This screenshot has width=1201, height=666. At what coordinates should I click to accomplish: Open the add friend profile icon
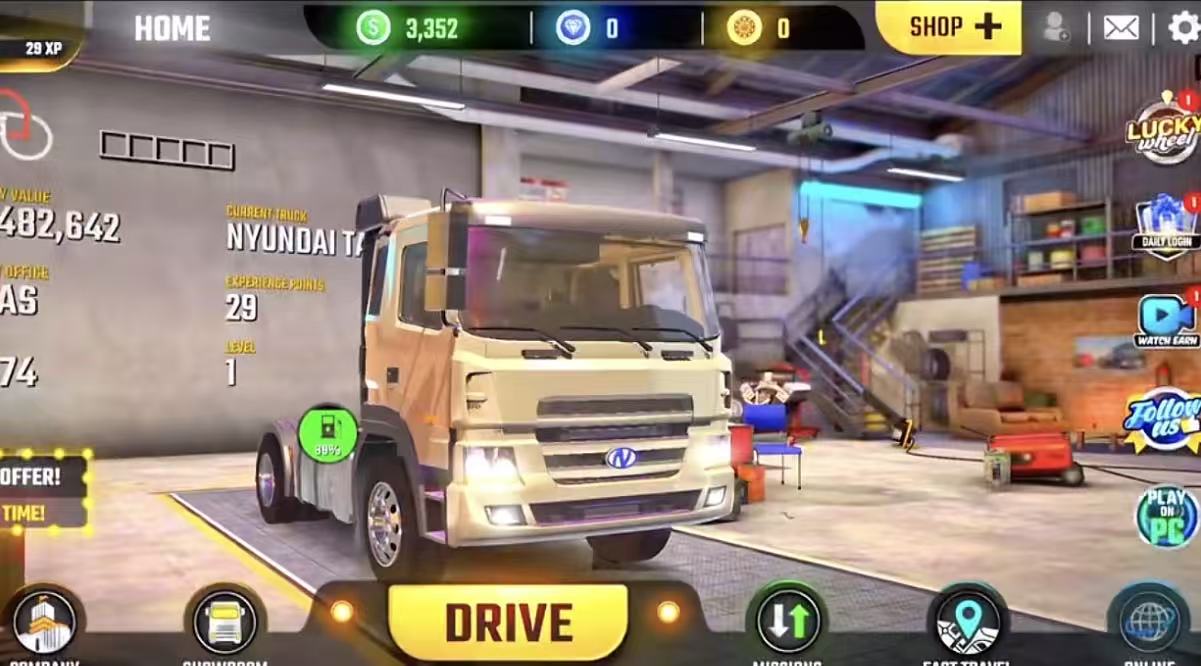(x=1055, y=27)
